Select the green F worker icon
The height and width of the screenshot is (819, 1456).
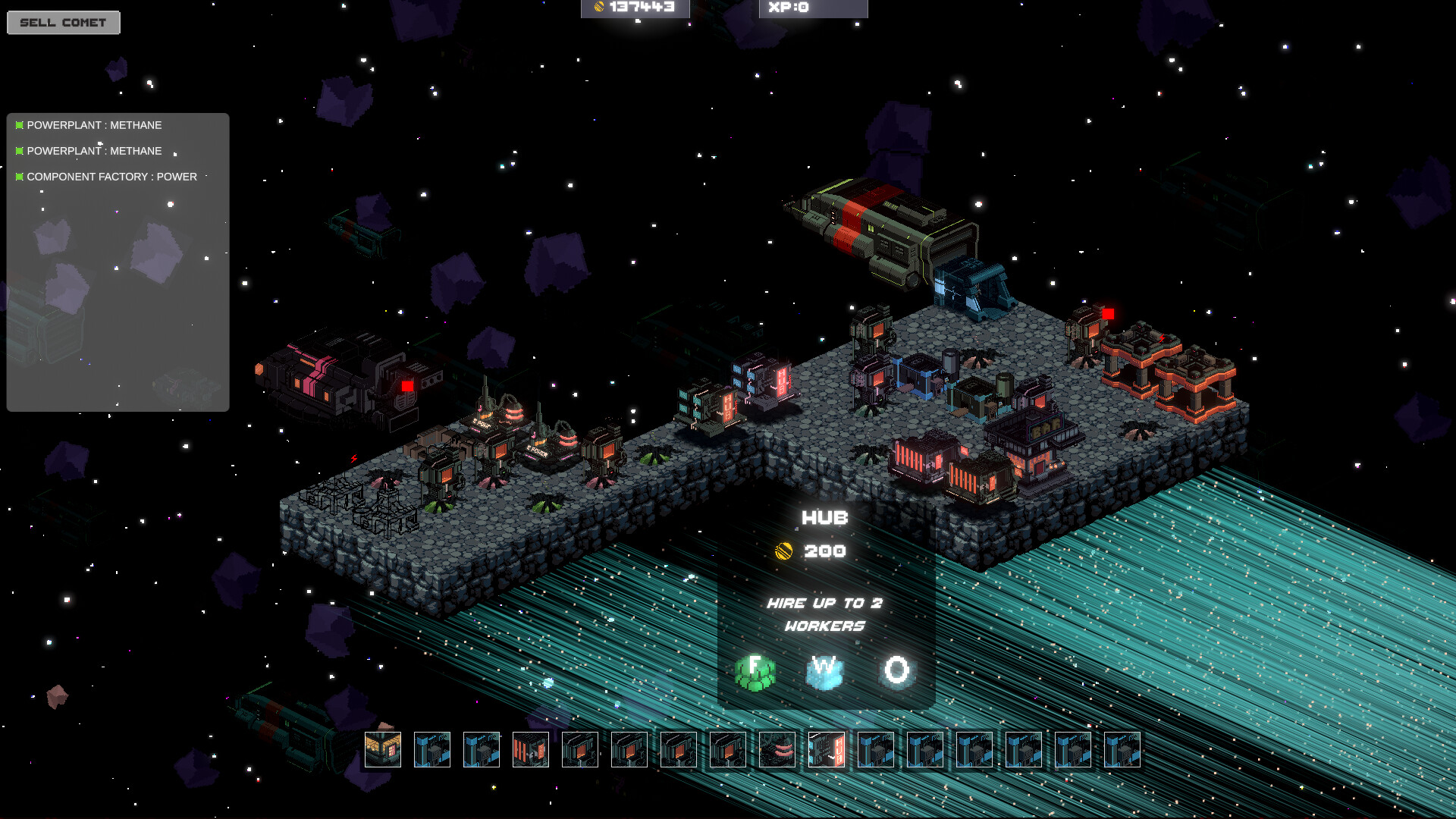pyautogui.click(x=755, y=670)
